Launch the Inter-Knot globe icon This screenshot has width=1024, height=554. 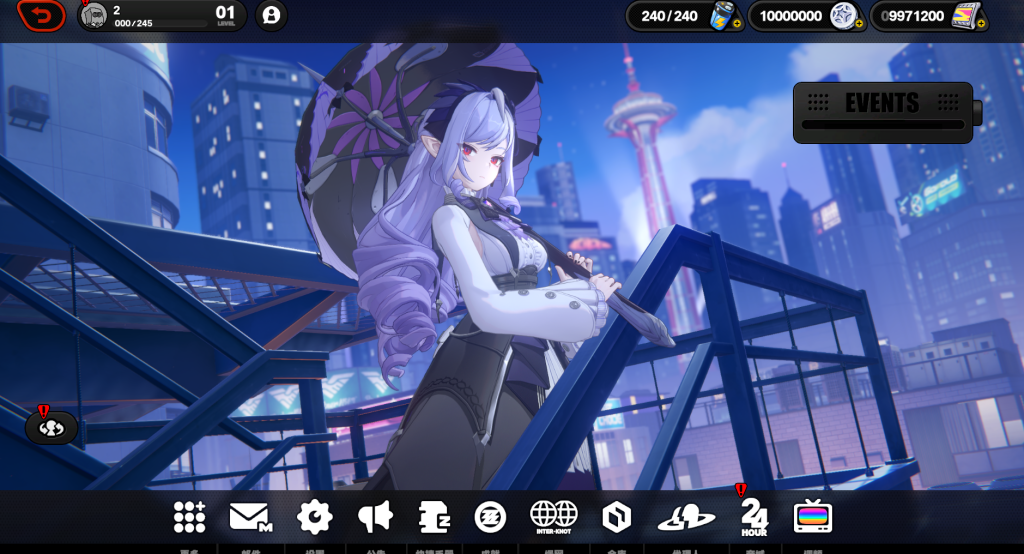(x=553, y=516)
